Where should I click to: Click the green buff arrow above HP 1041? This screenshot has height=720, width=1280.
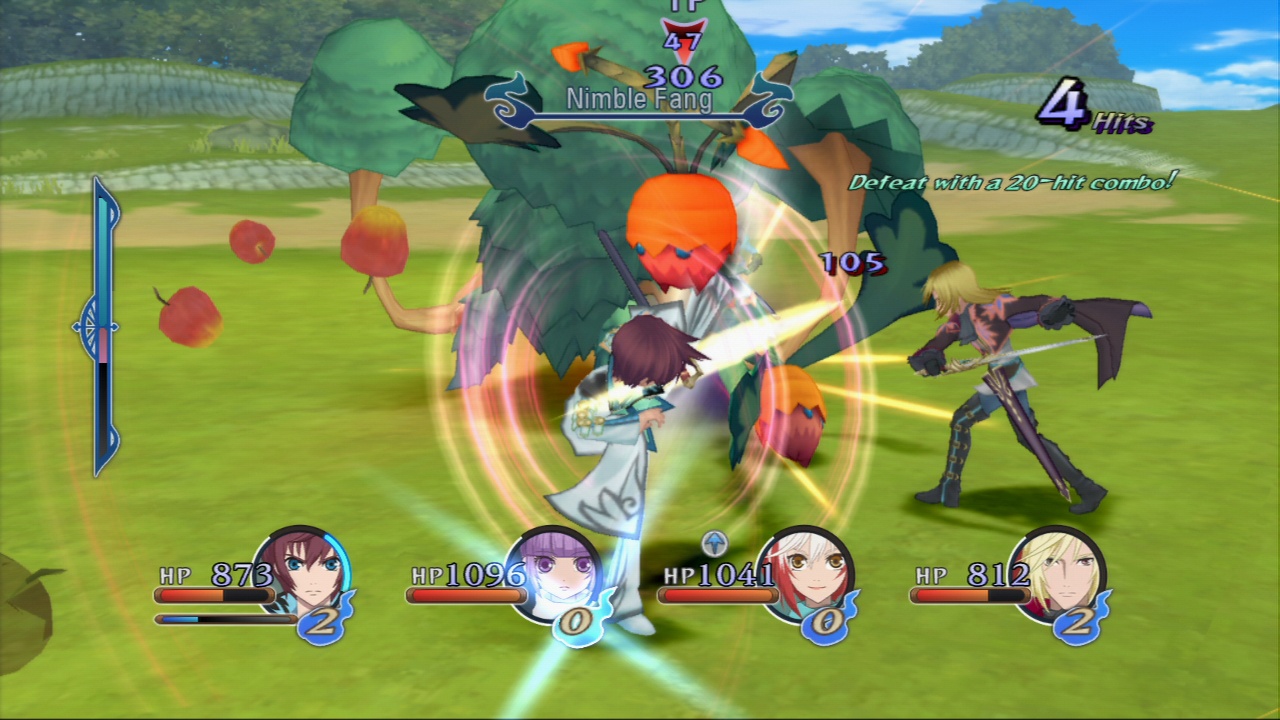(x=713, y=545)
